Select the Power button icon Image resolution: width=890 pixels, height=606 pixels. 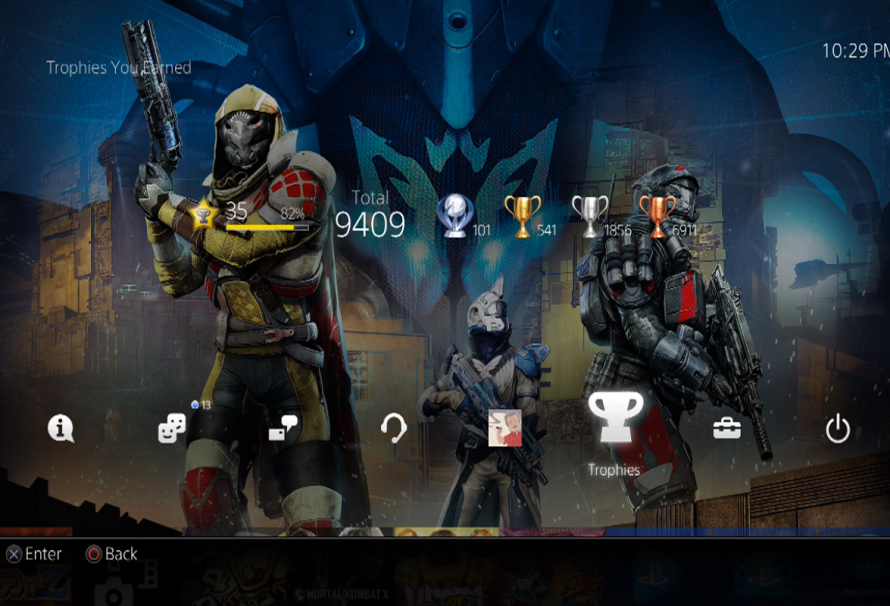point(837,429)
